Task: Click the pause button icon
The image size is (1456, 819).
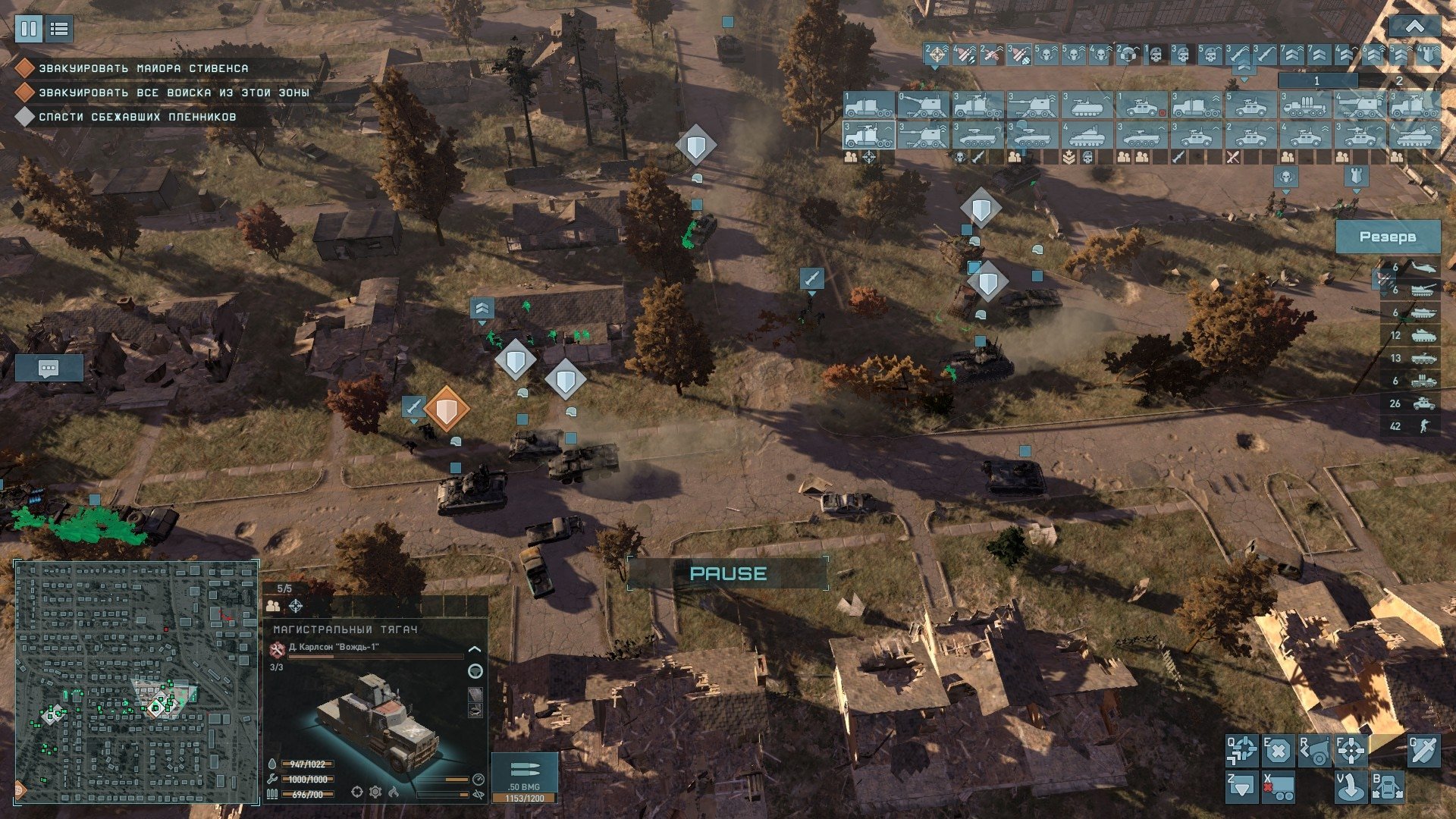Action: pyautogui.click(x=29, y=30)
